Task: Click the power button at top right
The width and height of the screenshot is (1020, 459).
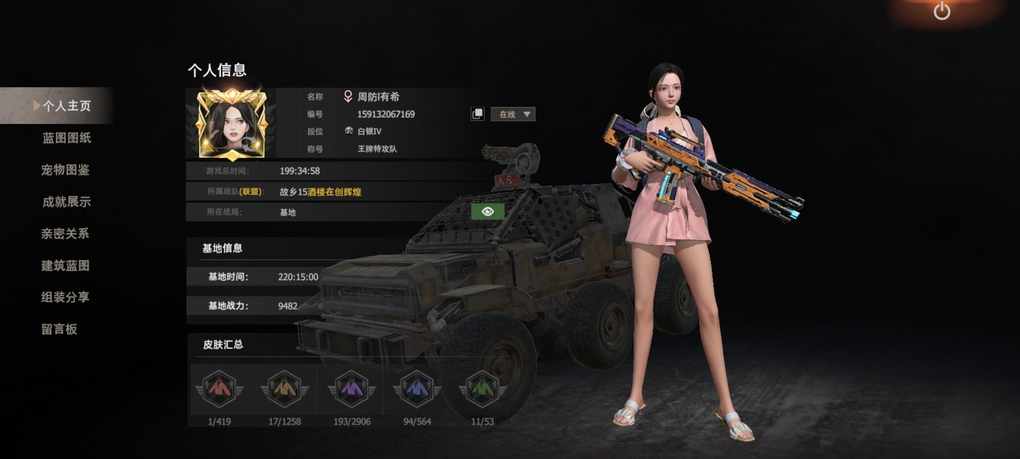Action: [x=941, y=12]
